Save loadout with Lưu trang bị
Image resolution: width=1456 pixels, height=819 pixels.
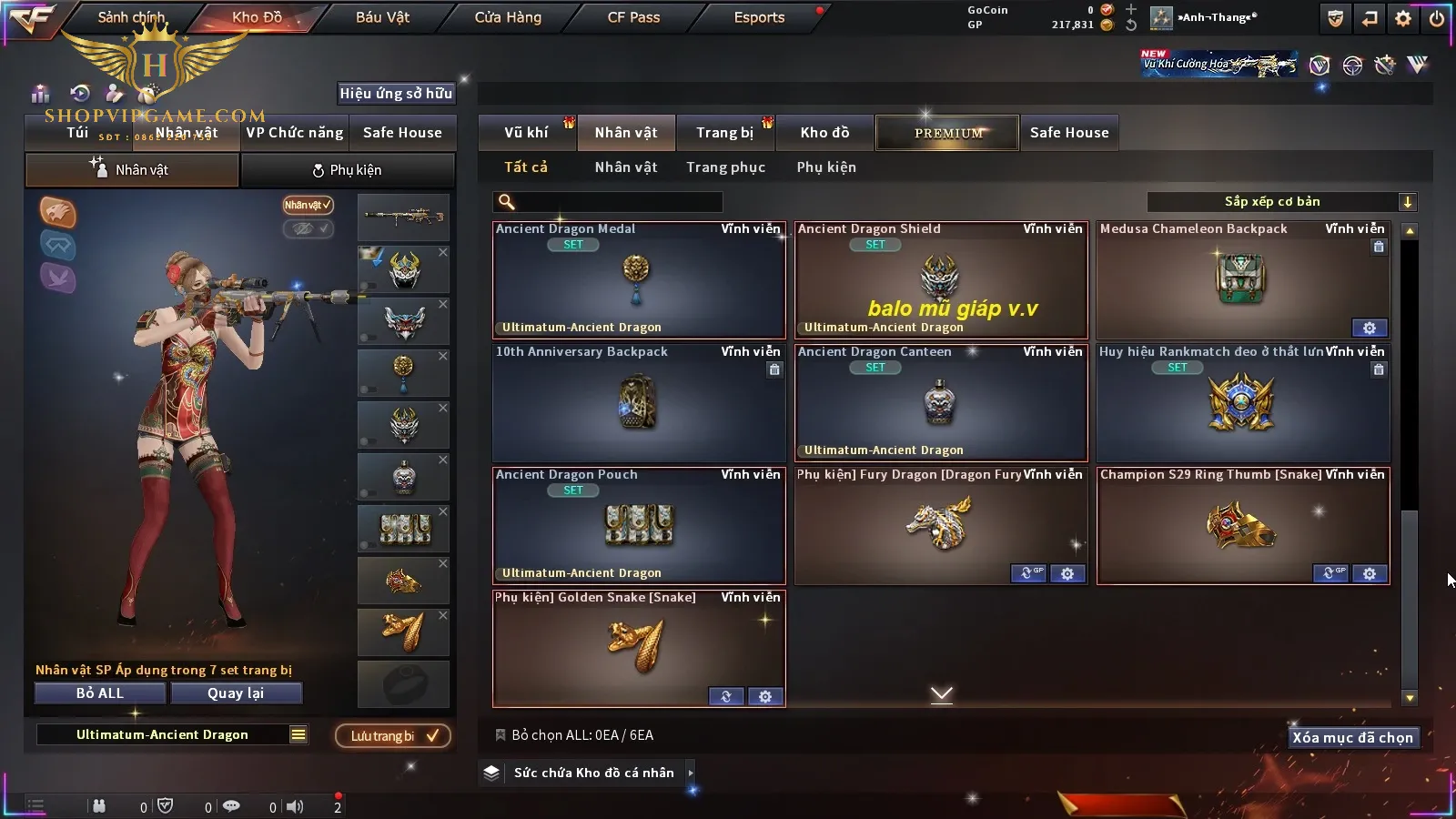coord(393,736)
